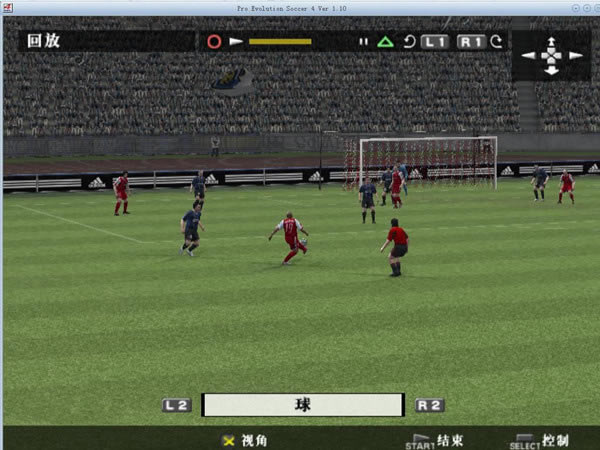Click the yellow replay progress bar
600x450 pixels.
pos(280,42)
